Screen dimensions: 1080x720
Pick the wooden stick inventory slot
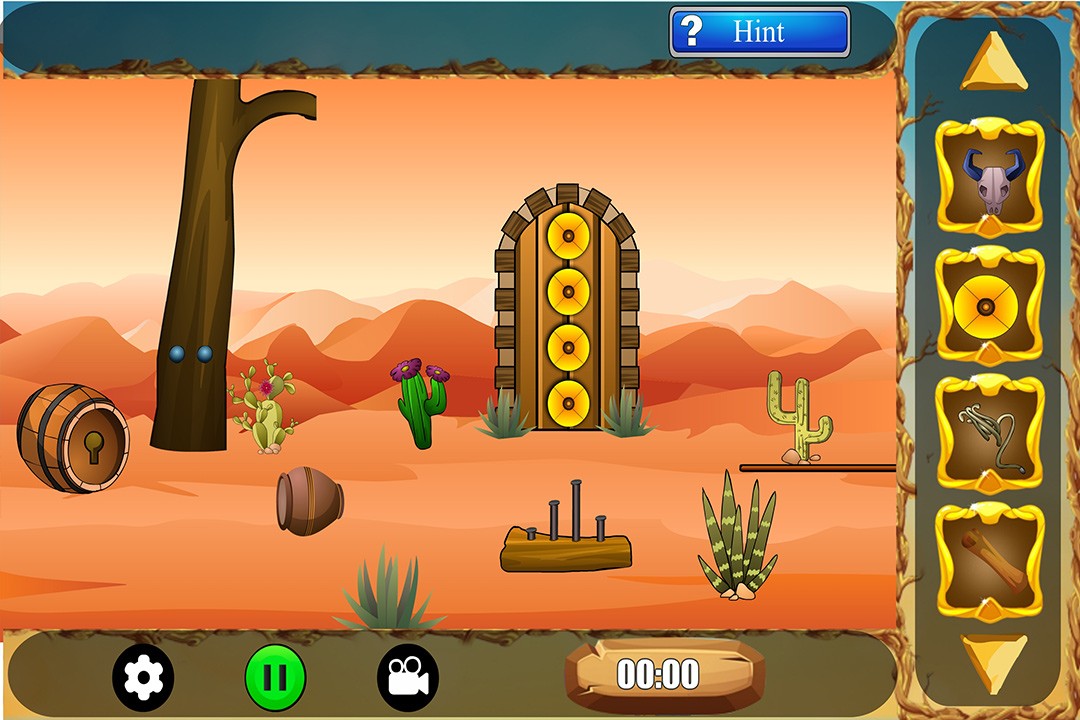pos(990,562)
